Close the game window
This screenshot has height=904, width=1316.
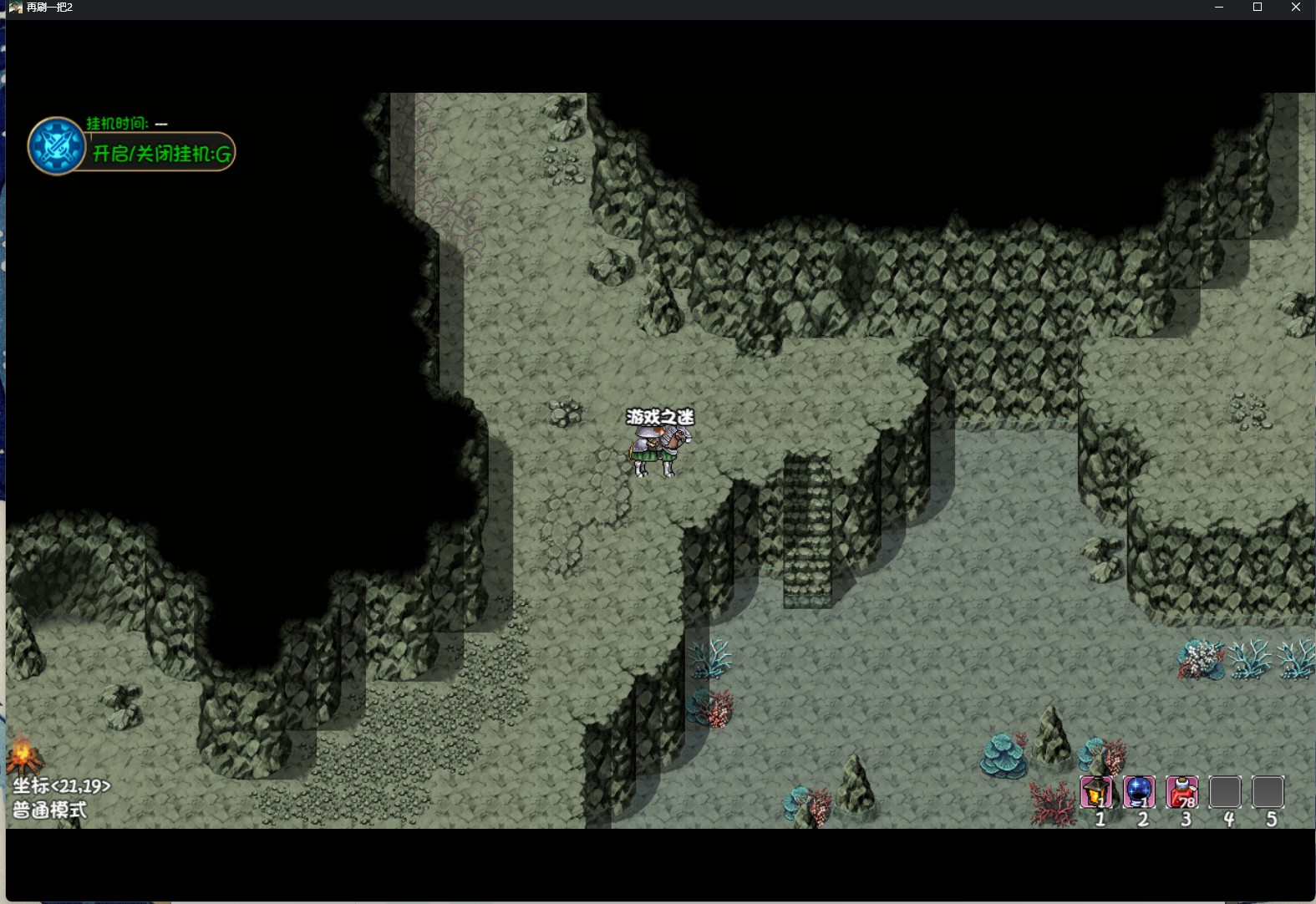pyautogui.click(x=1296, y=8)
